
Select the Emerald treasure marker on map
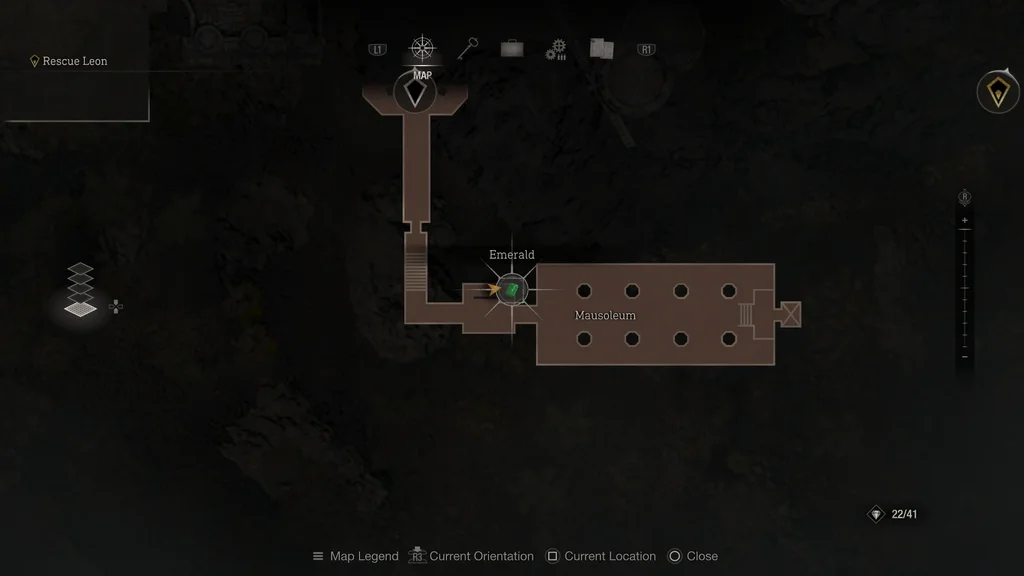(512, 290)
